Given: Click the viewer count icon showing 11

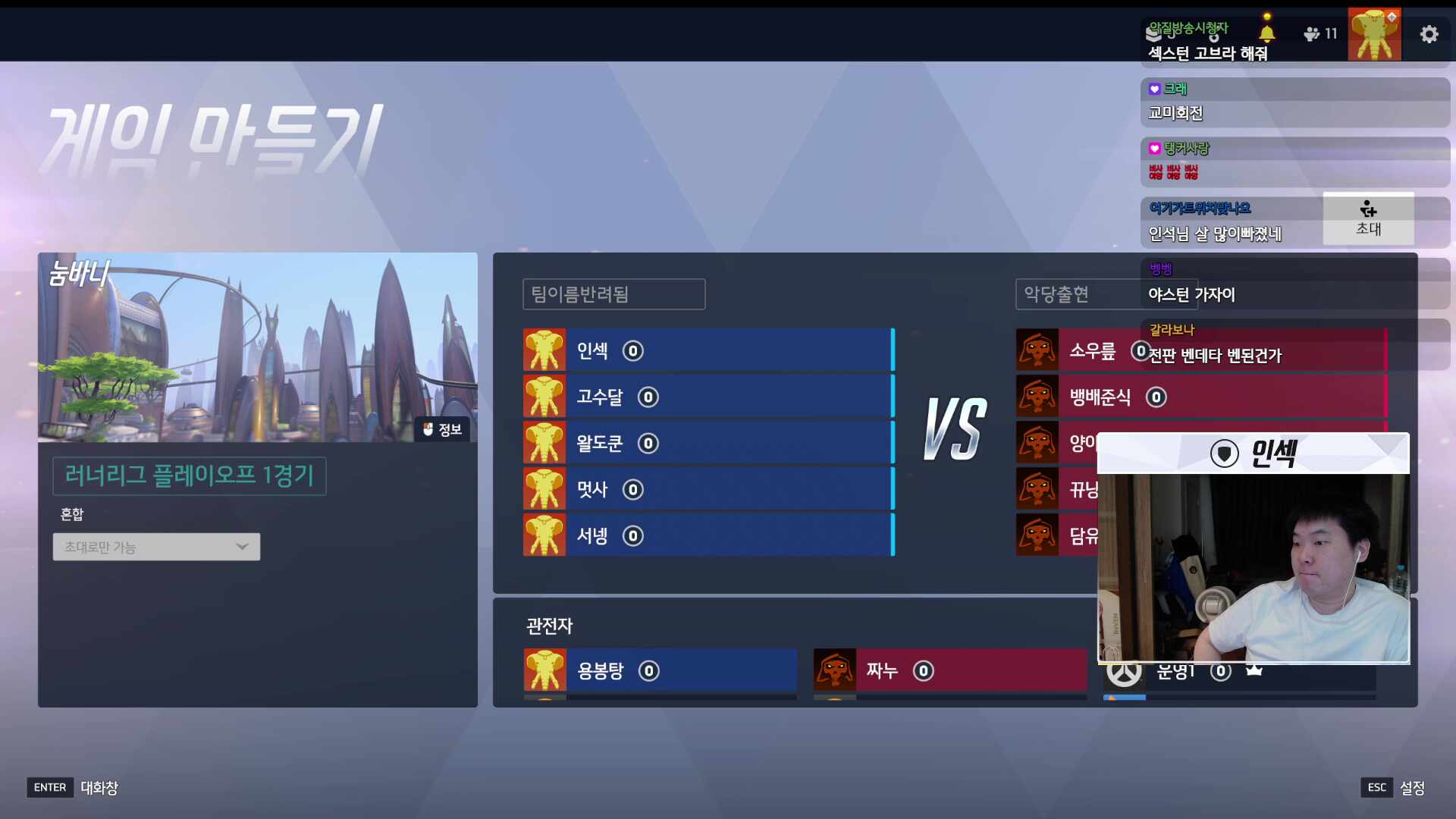Looking at the screenshot, I should point(1311,34).
